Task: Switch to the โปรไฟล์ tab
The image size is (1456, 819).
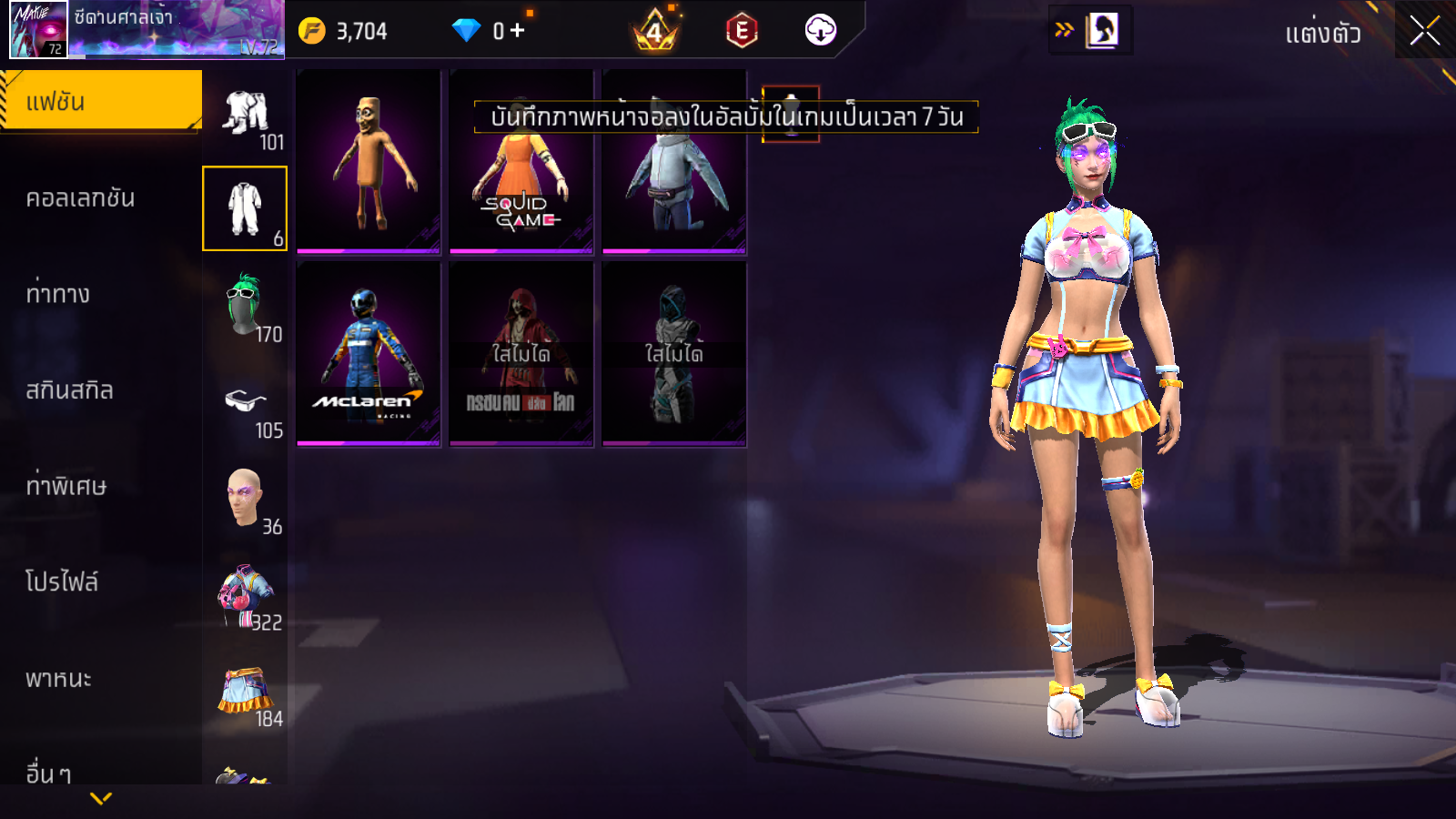Action: pyautogui.click(x=62, y=582)
